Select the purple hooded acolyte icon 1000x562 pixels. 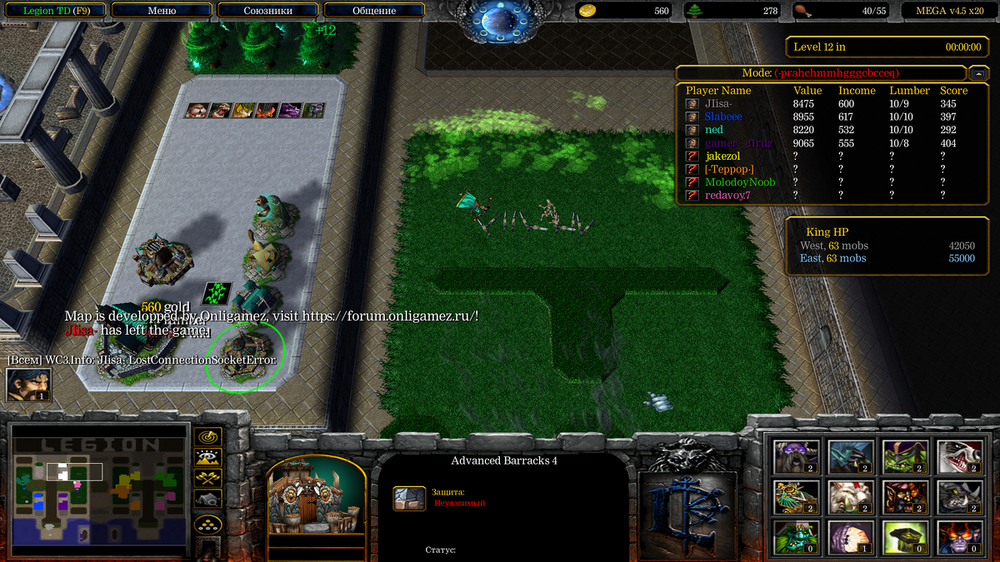point(849,538)
